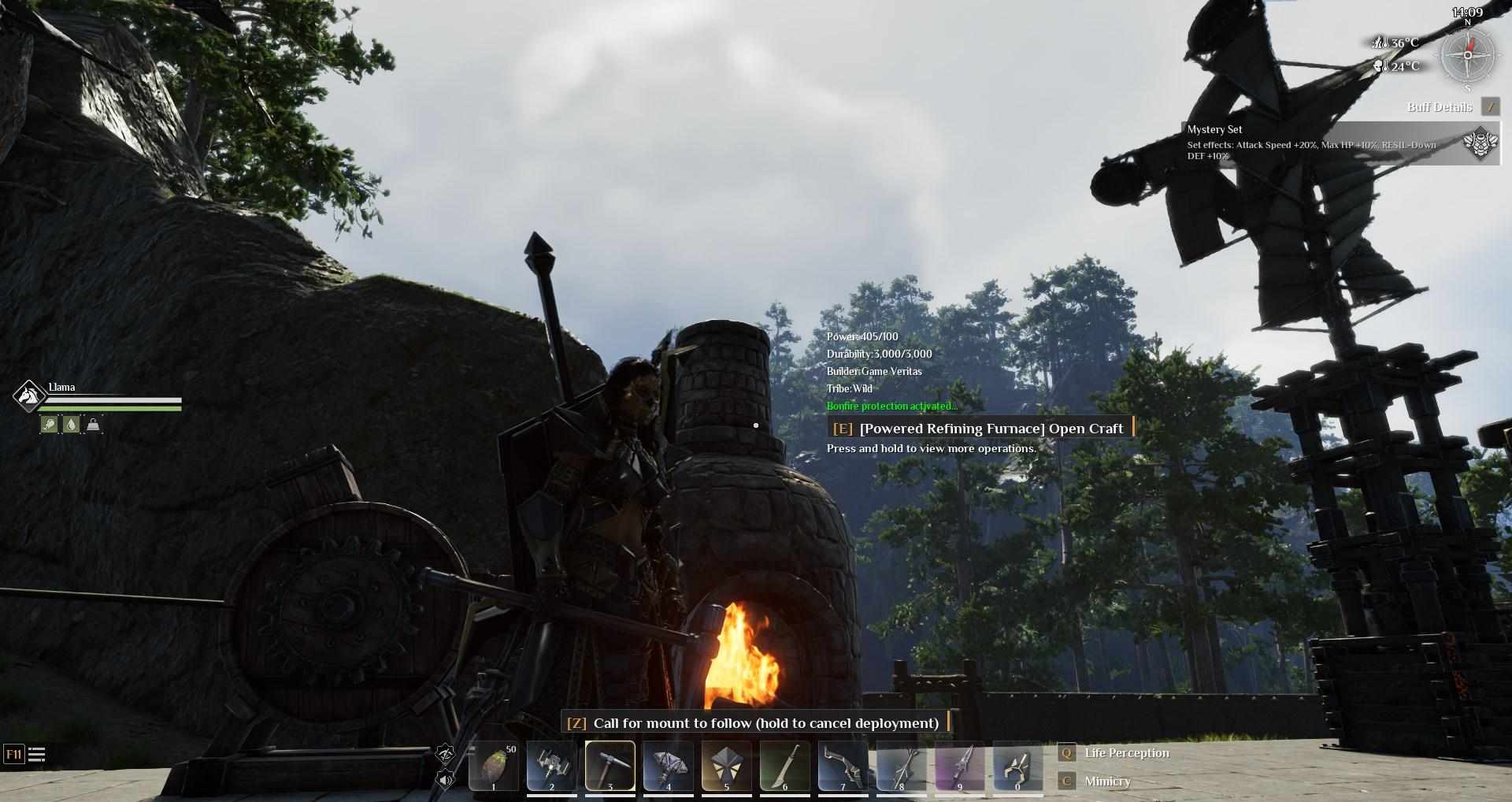
Task: Select the pickaxe in hotbar slot 3
Action: [610, 765]
